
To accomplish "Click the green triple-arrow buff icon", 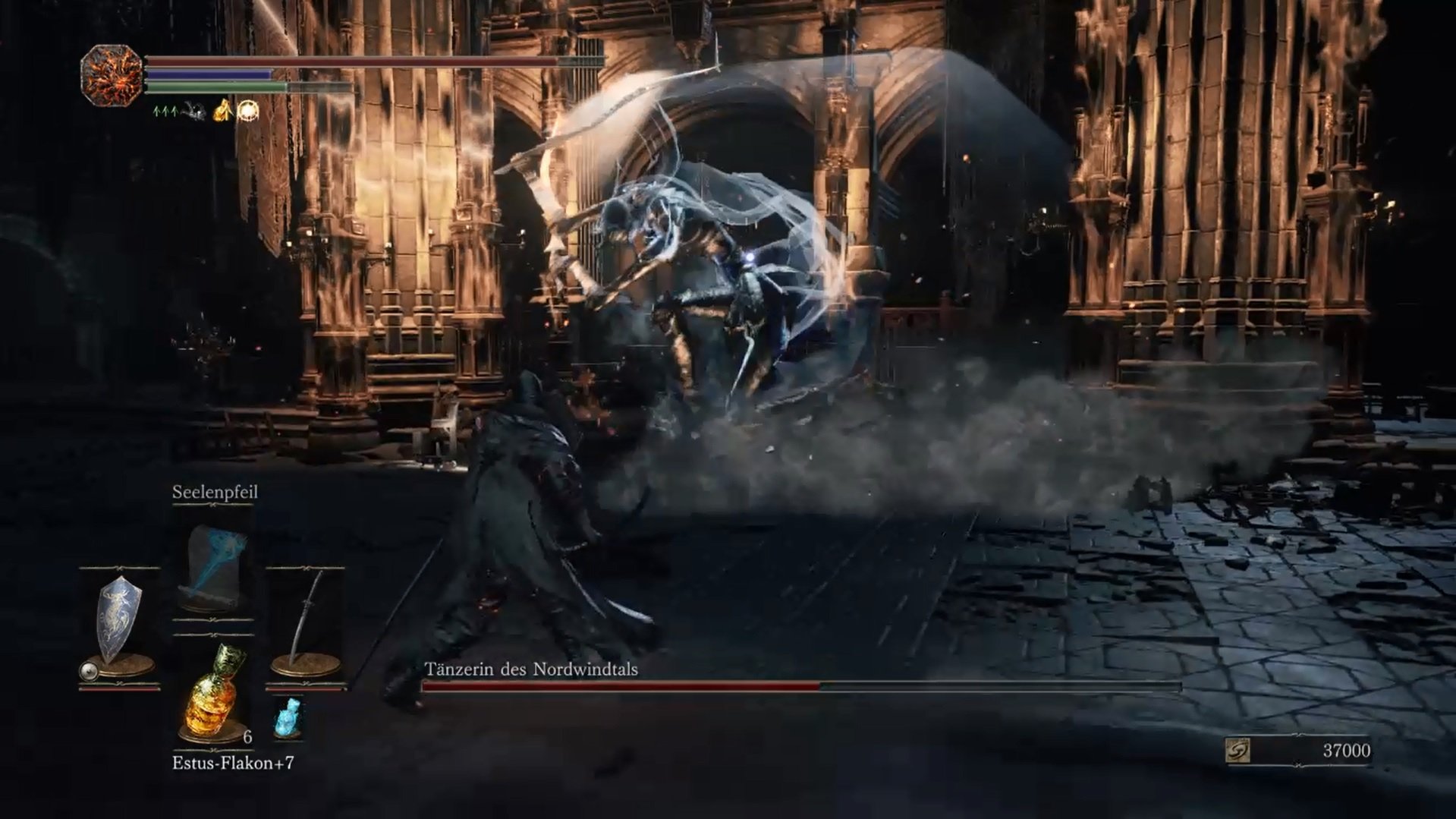I will click(x=166, y=112).
